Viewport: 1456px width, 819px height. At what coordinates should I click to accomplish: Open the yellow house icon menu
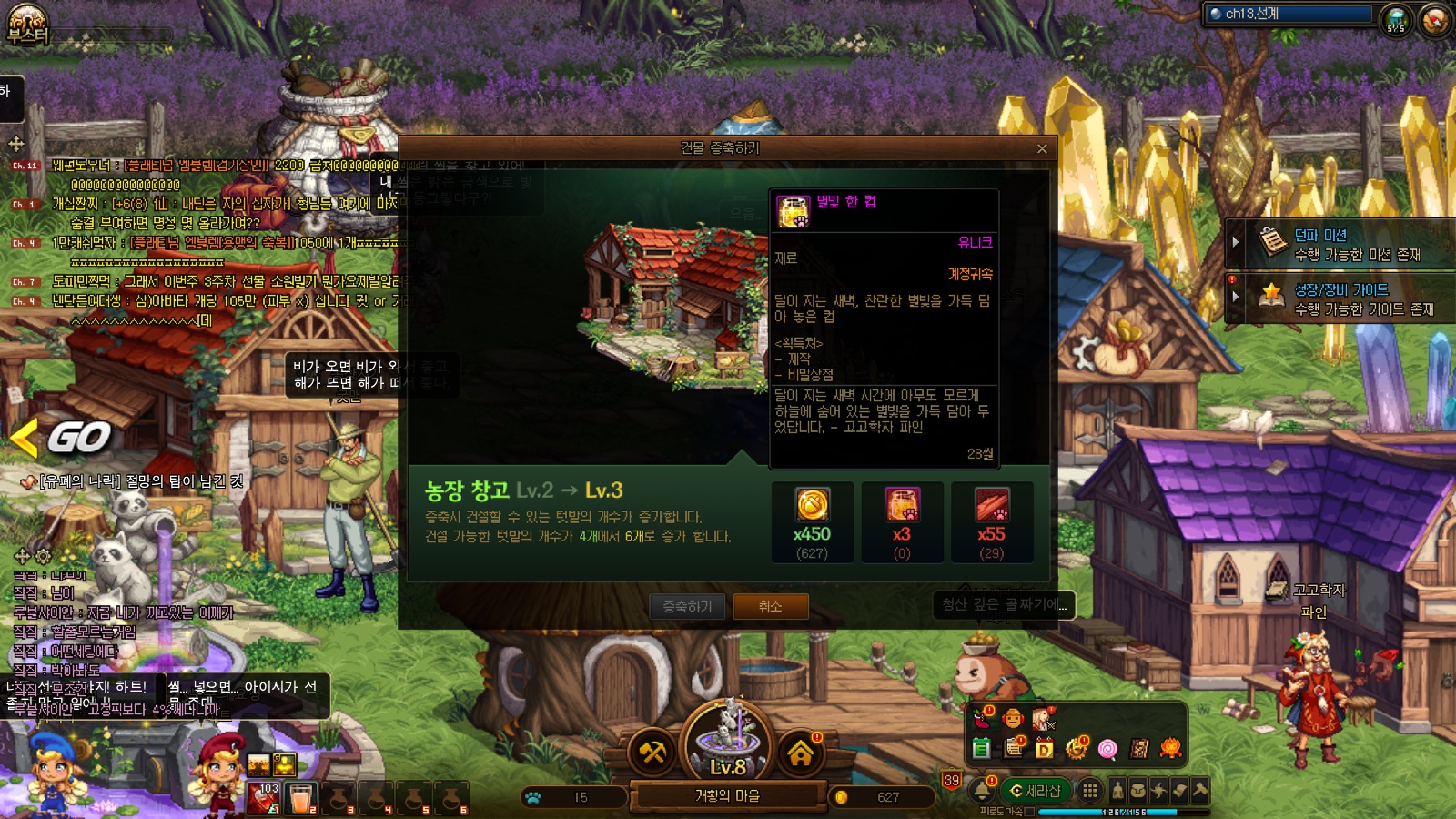(801, 753)
